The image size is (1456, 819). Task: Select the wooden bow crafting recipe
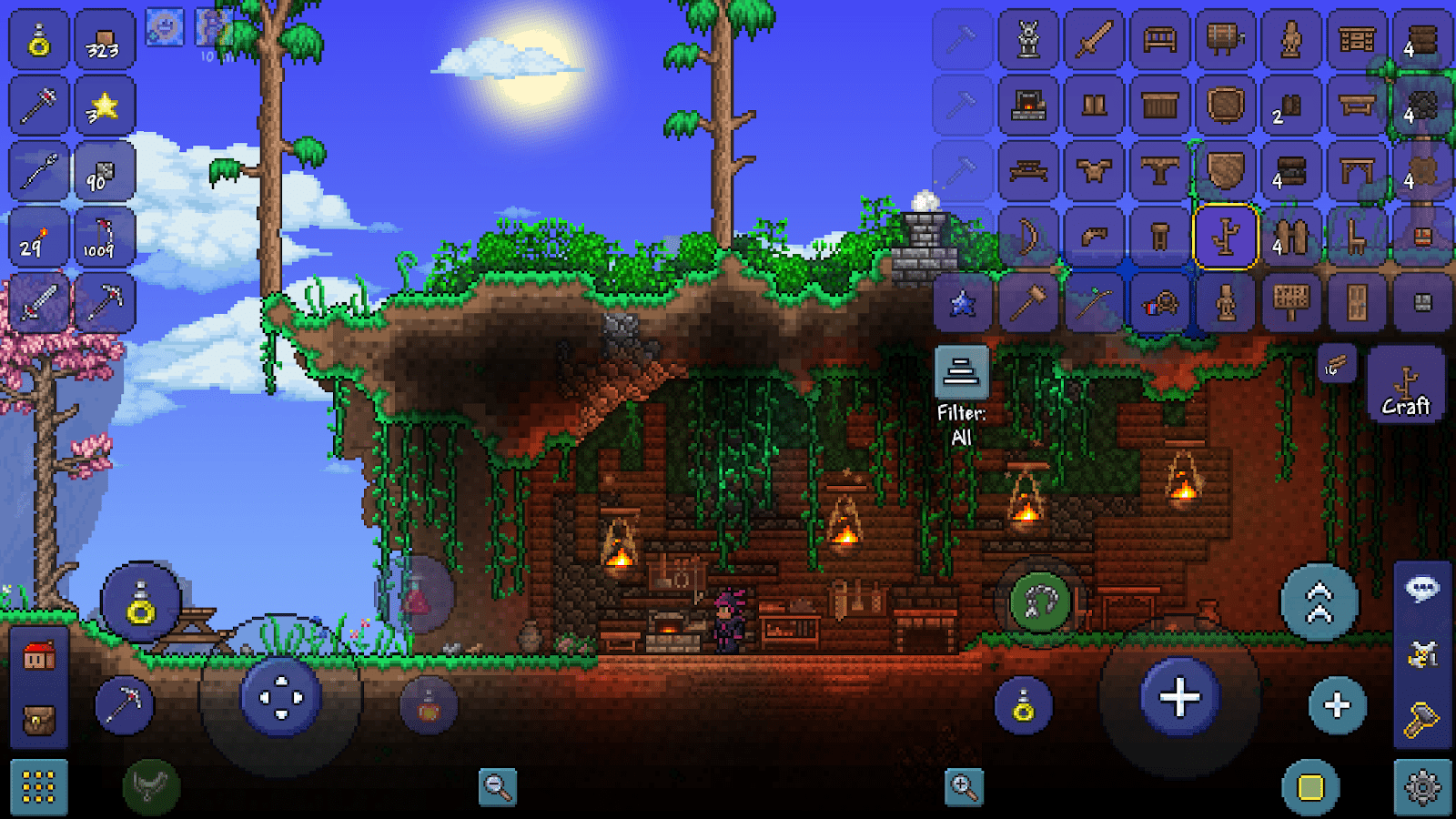click(x=1027, y=234)
